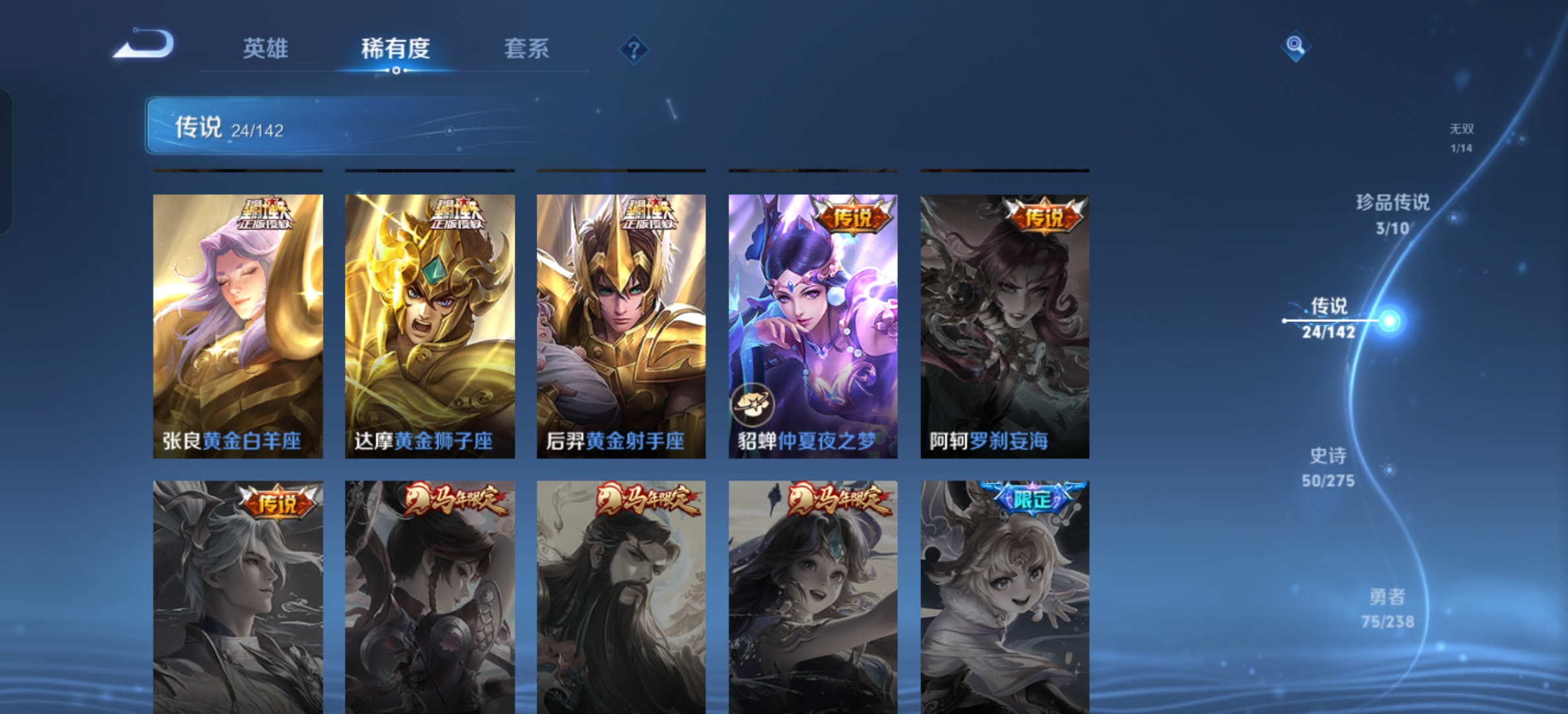Open the search magnifier at top right

coord(1296,44)
